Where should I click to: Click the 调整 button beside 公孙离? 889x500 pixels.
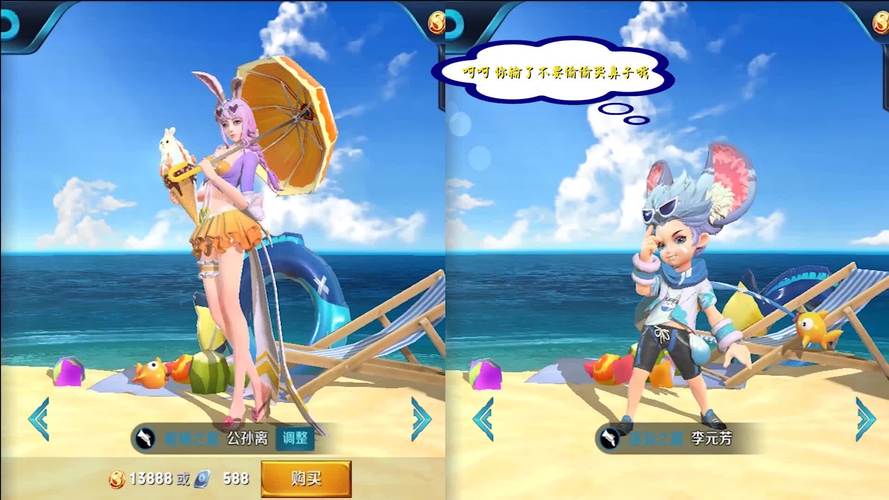pyautogui.click(x=294, y=437)
